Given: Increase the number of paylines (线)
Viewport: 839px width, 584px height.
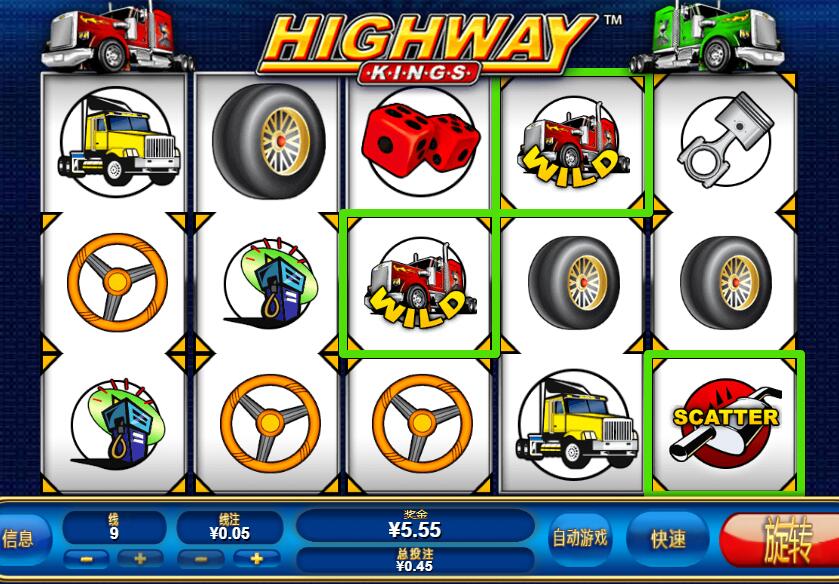Looking at the screenshot, I should (140, 558).
